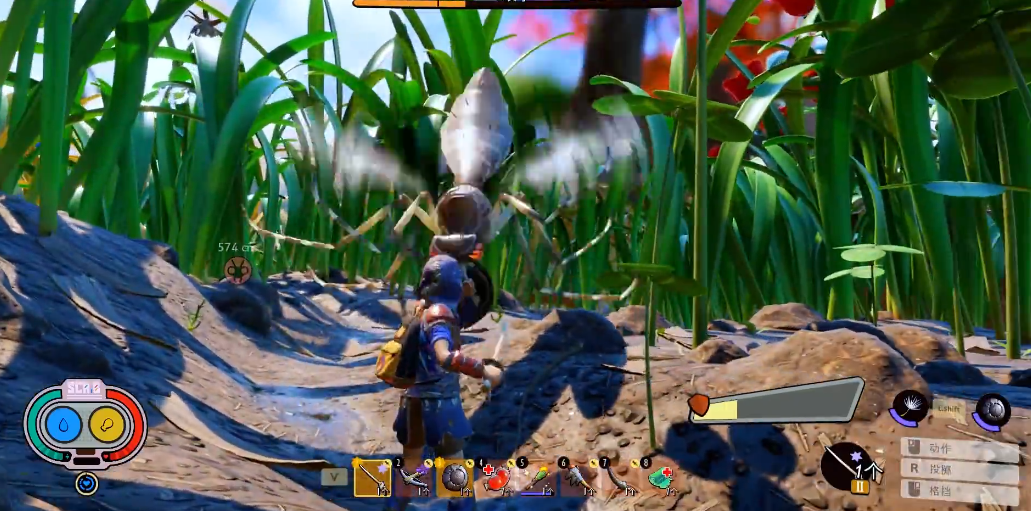Screen dimensions: 1031x511
Task: Use the red healing item slot
Action: click(x=496, y=479)
